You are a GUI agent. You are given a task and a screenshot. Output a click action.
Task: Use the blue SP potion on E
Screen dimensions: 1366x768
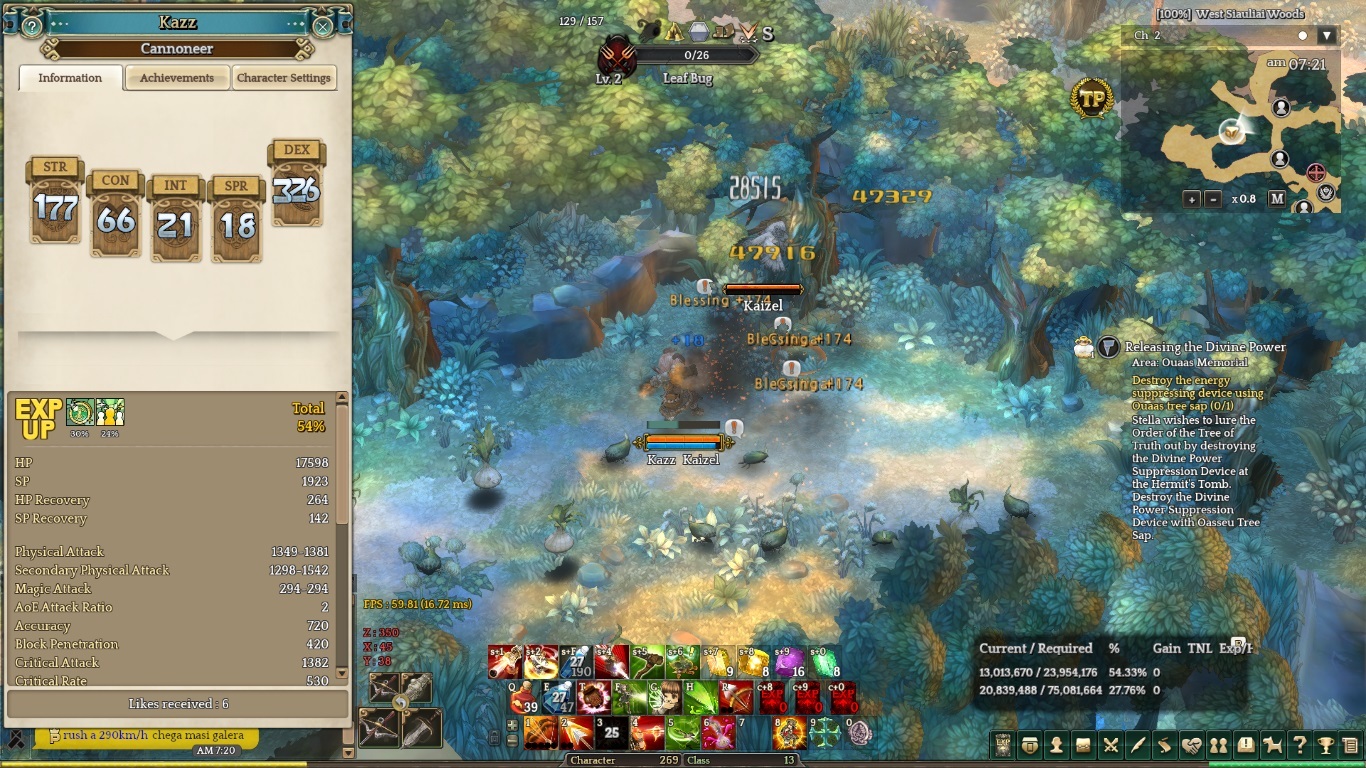coord(558,696)
